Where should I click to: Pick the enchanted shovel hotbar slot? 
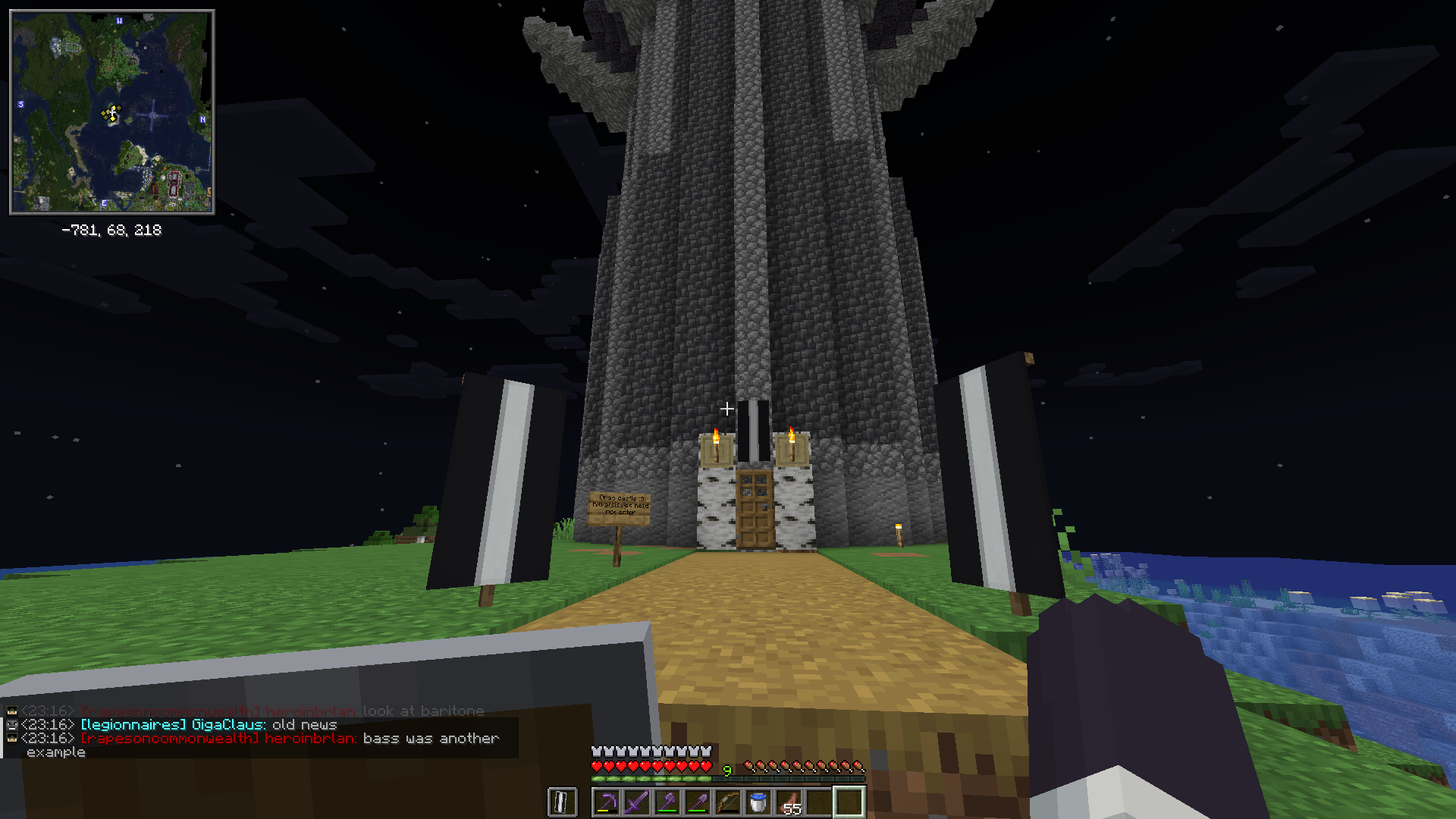click(698, 802)
